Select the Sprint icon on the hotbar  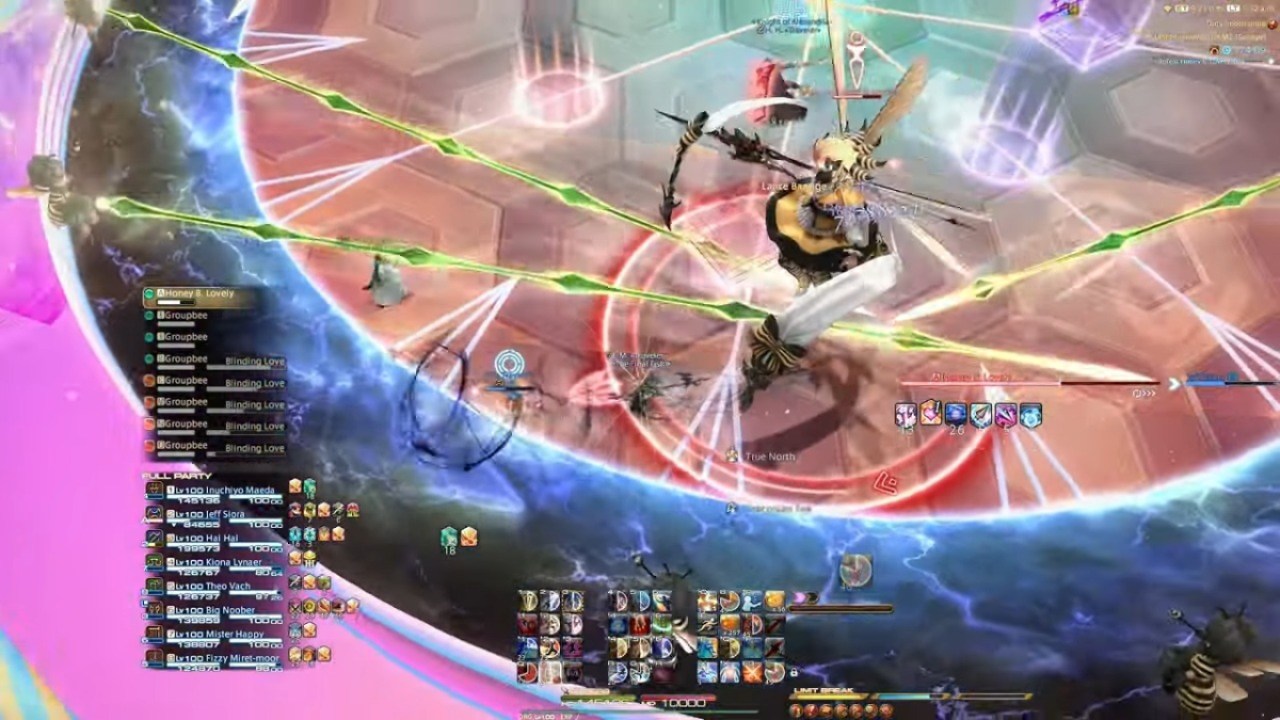[x=707, y=622]
